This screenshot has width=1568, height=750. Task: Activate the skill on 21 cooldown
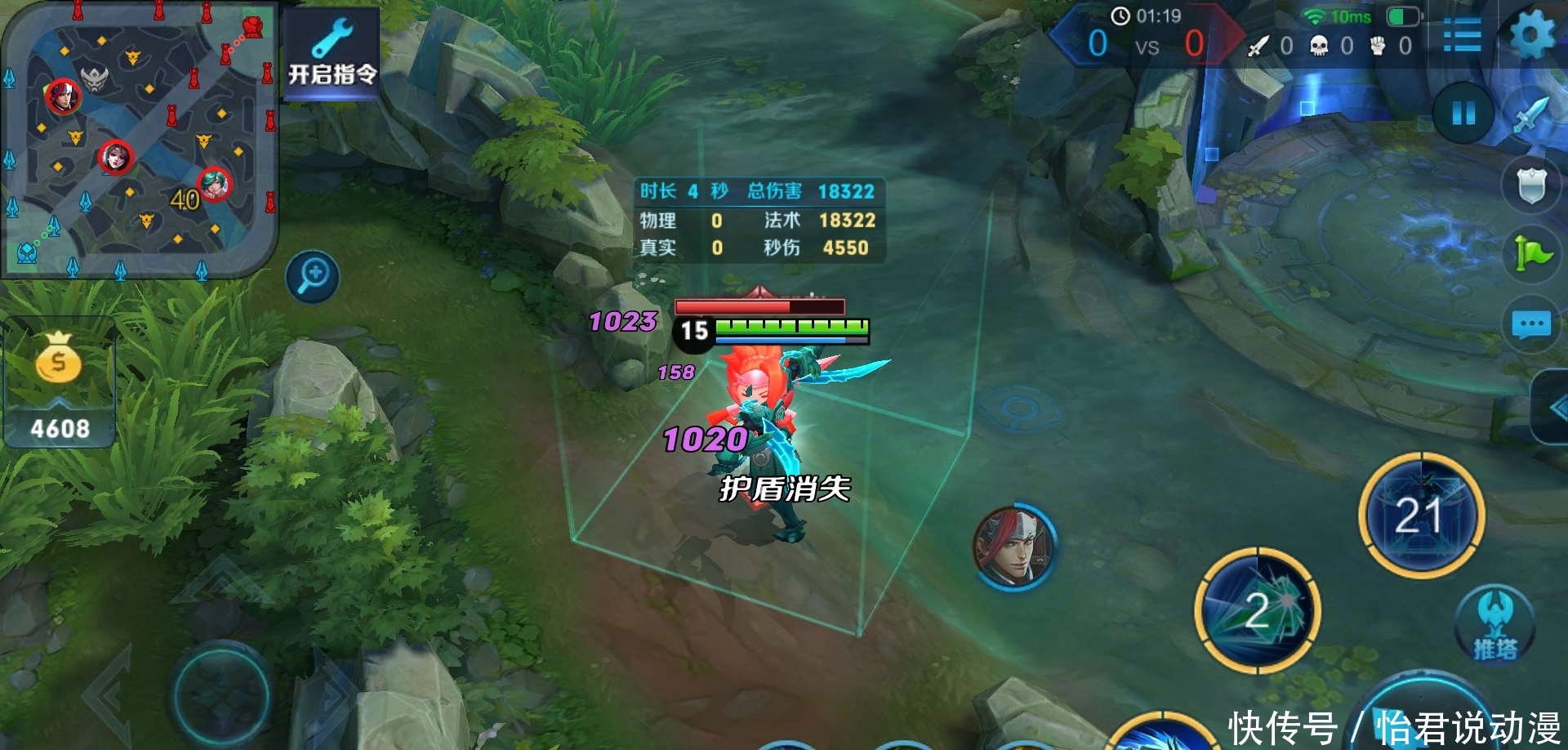[1421, 515]
